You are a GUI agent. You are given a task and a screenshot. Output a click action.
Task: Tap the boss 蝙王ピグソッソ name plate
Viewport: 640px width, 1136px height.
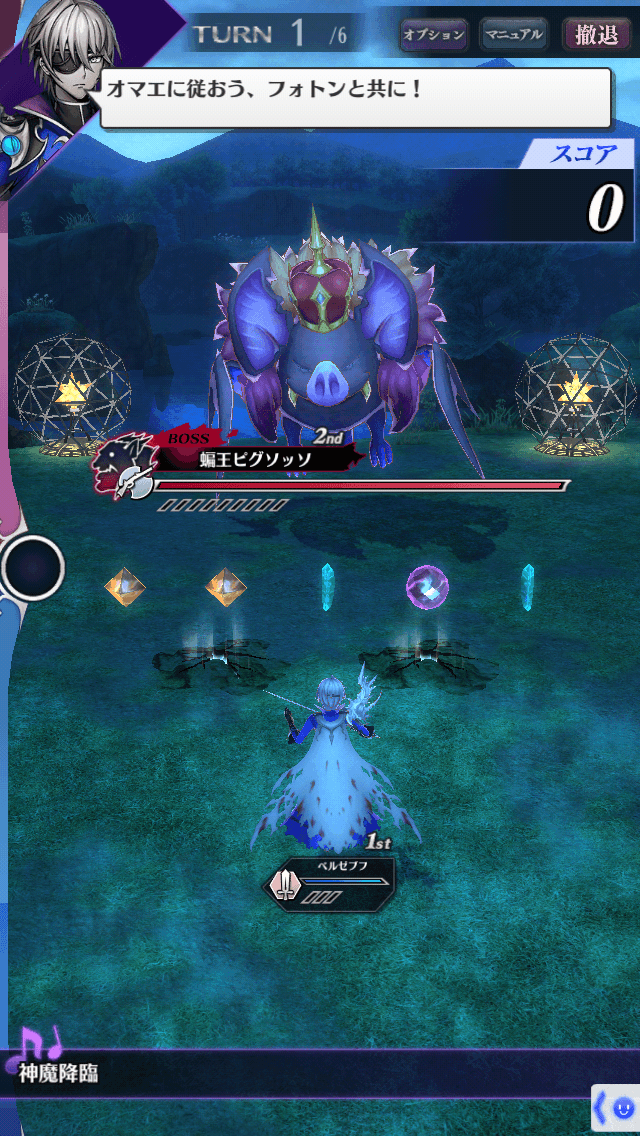256,459
